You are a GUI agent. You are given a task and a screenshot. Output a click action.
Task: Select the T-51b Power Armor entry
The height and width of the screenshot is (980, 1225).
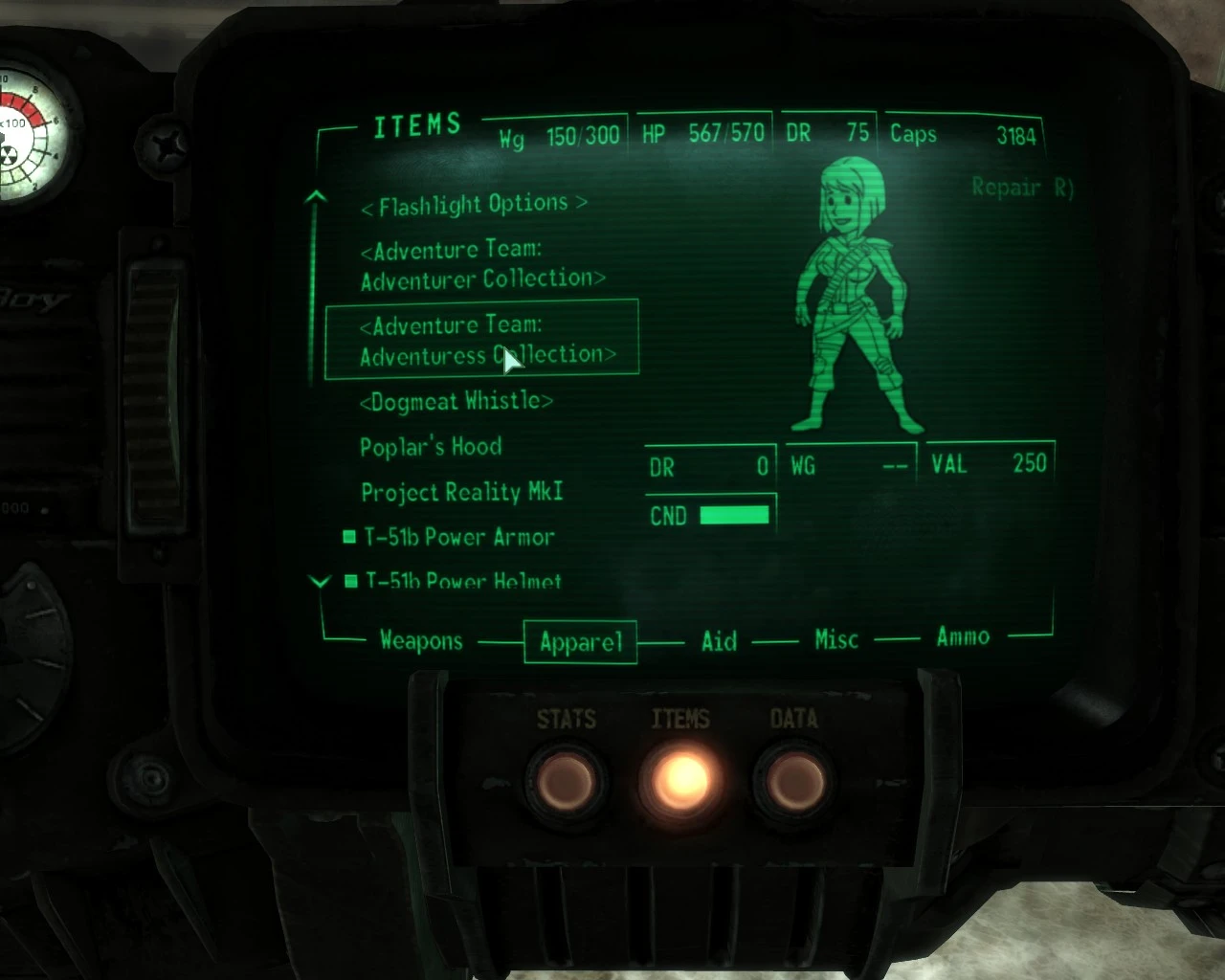[459, 537]
